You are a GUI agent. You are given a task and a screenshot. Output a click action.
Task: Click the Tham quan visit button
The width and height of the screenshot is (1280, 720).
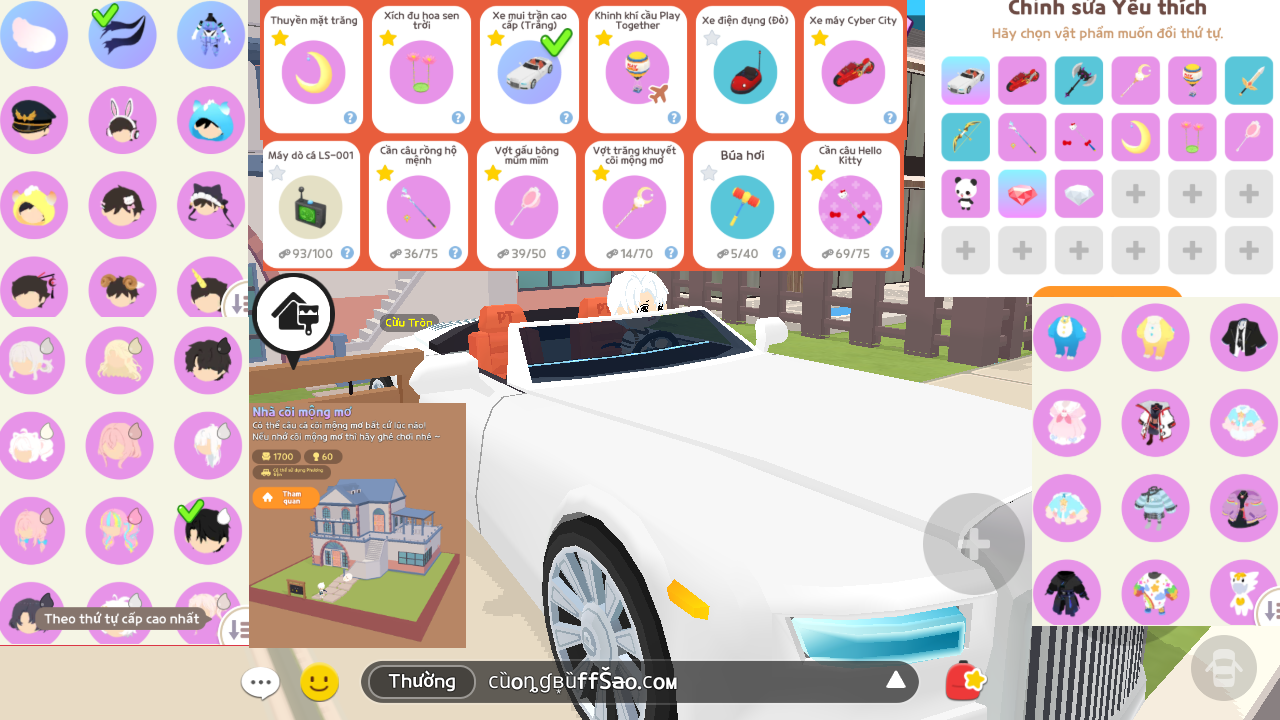tap(286, 497)
